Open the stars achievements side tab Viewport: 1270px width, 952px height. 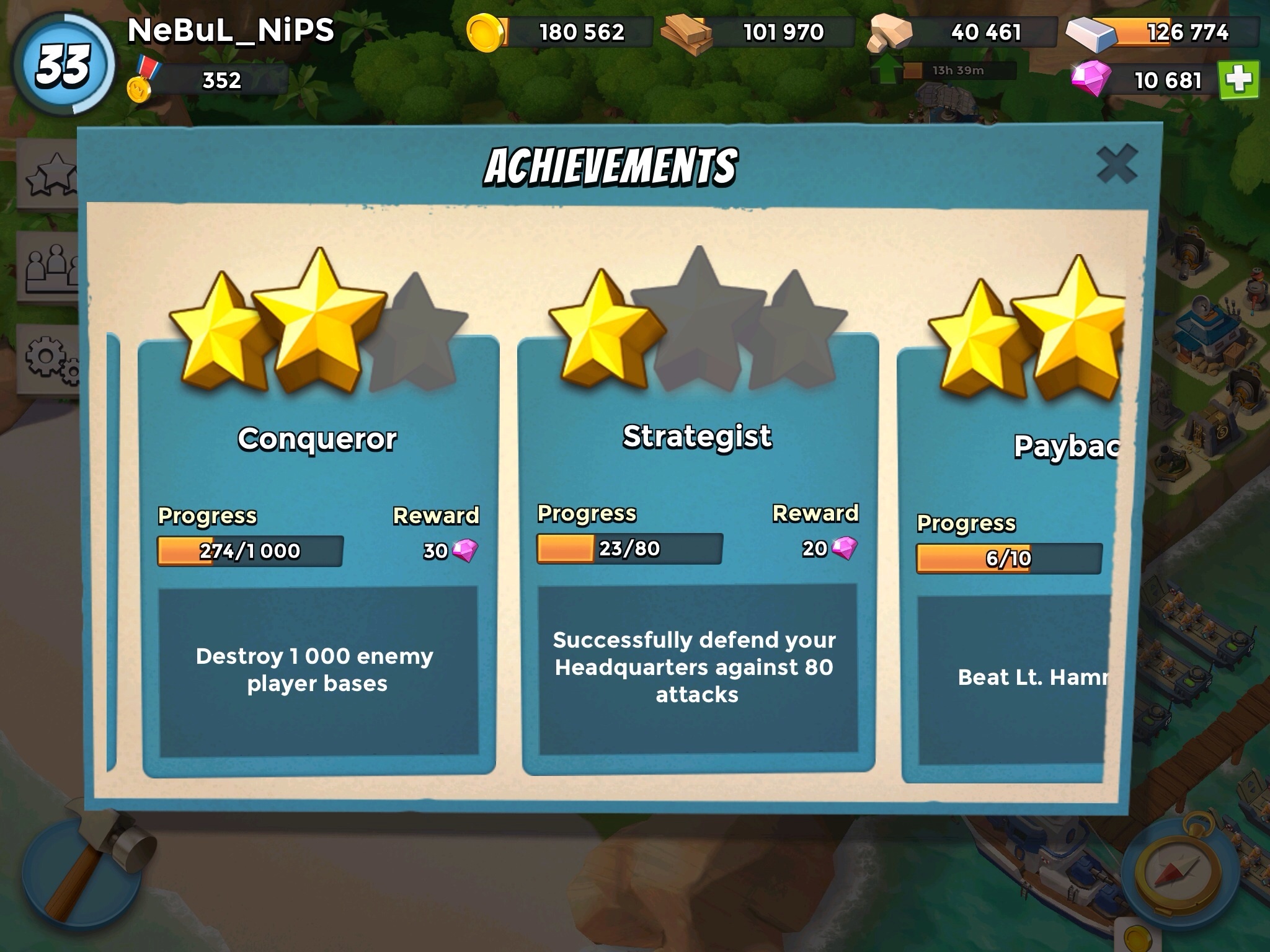click(x=50, y=175)
